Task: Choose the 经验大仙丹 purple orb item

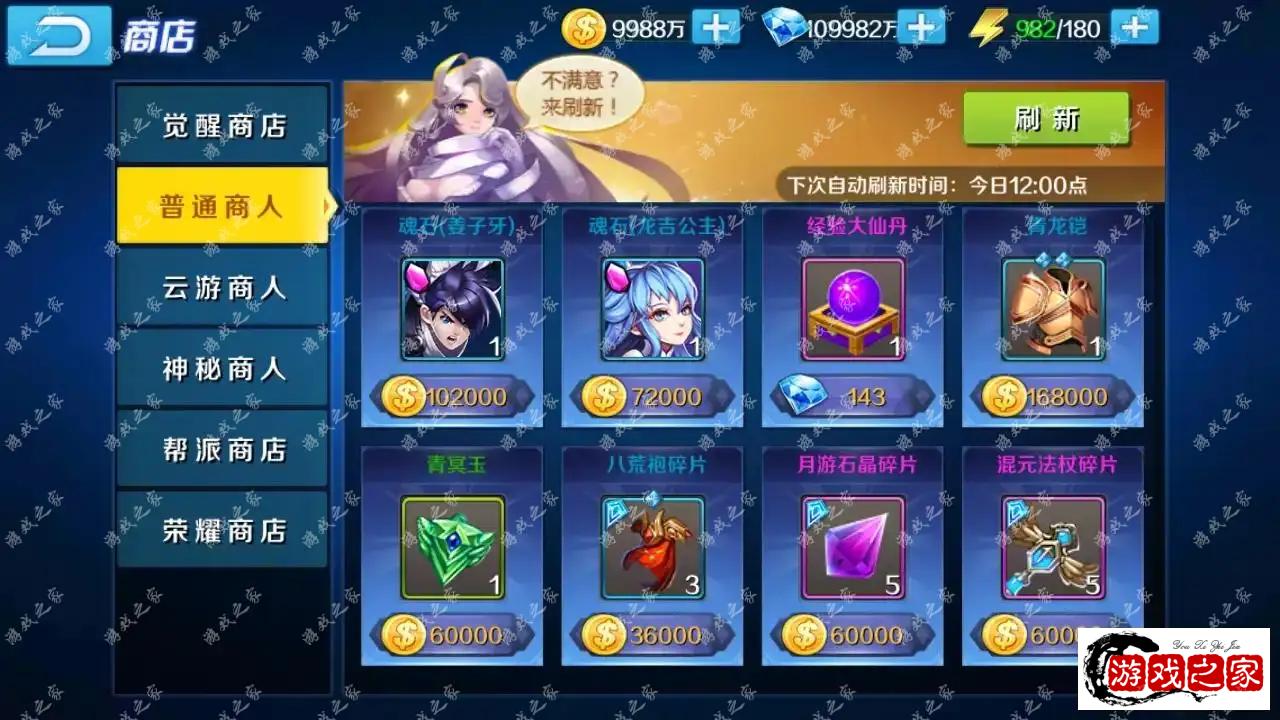Action: tap(853, 309)
